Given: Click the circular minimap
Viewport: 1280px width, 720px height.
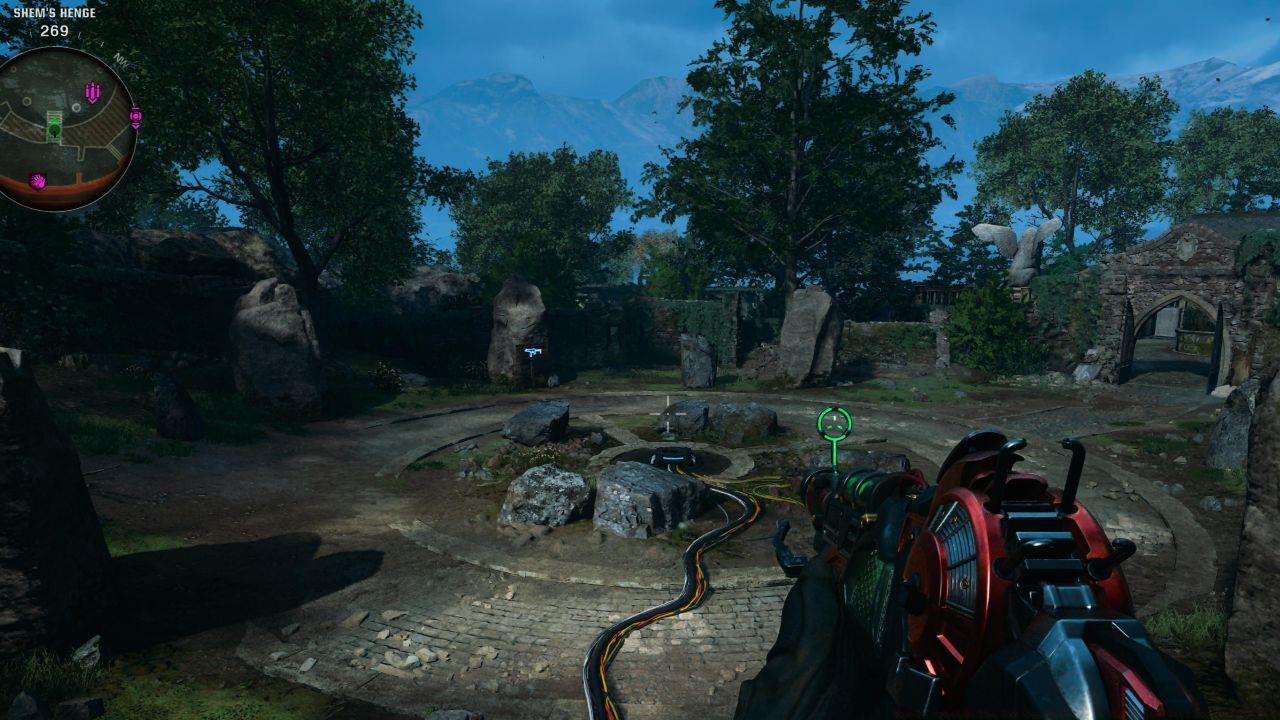Looking at the screenshot, I should pos(67,128).
